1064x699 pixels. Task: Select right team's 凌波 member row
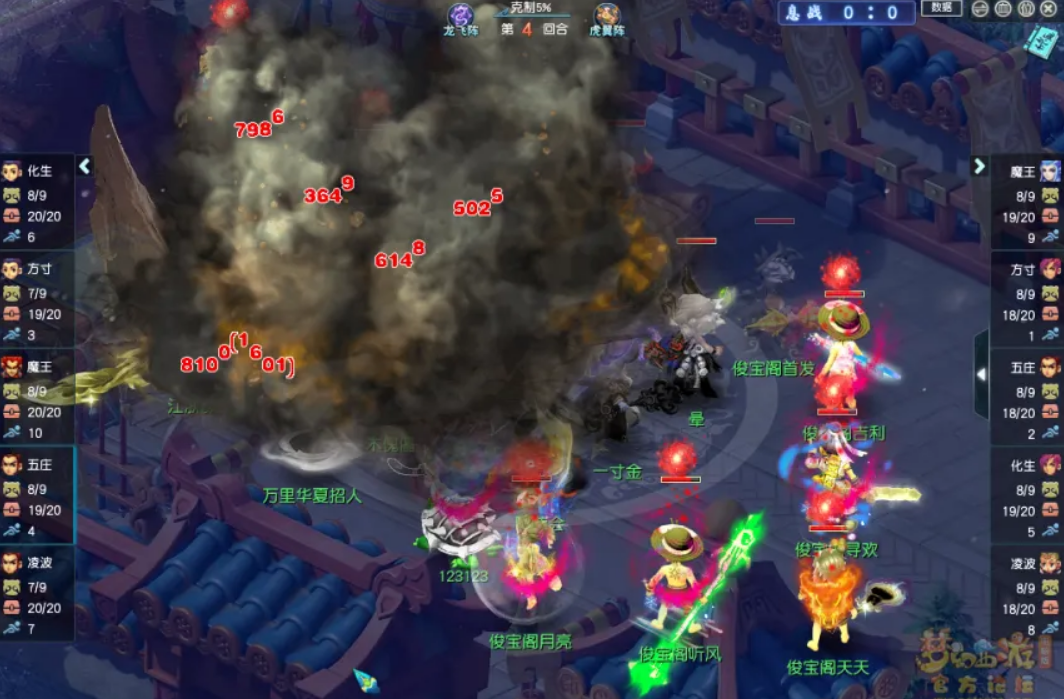coord(1027,594)
